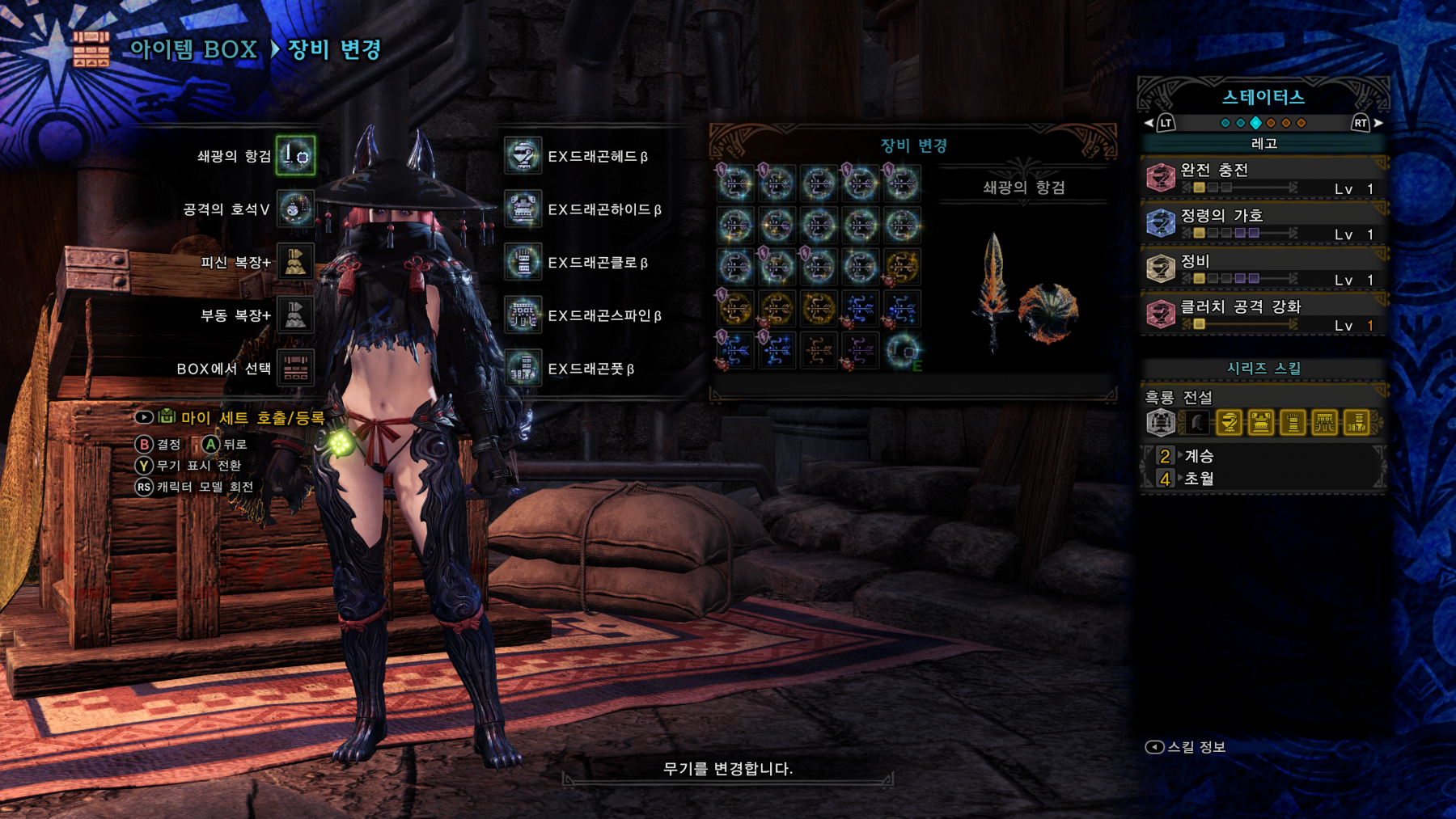This screenshot has width=1456, height=819.
Task: Click the status panel left arrow
Action: [1149, 123]
